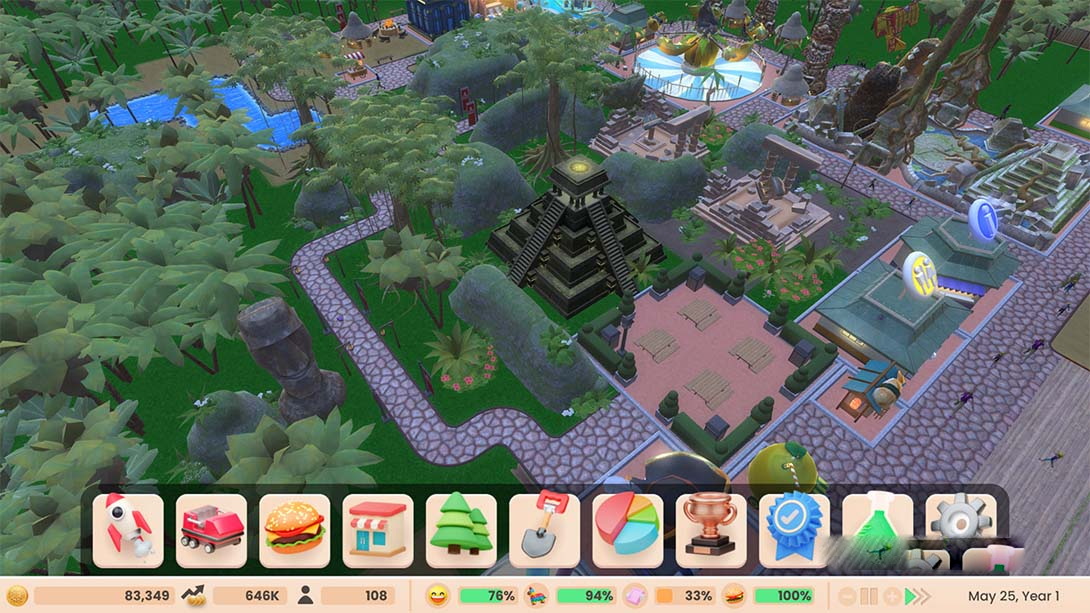
Task: Open the green flask research menu
Action: pyautogui.click(x=877, y=530)
